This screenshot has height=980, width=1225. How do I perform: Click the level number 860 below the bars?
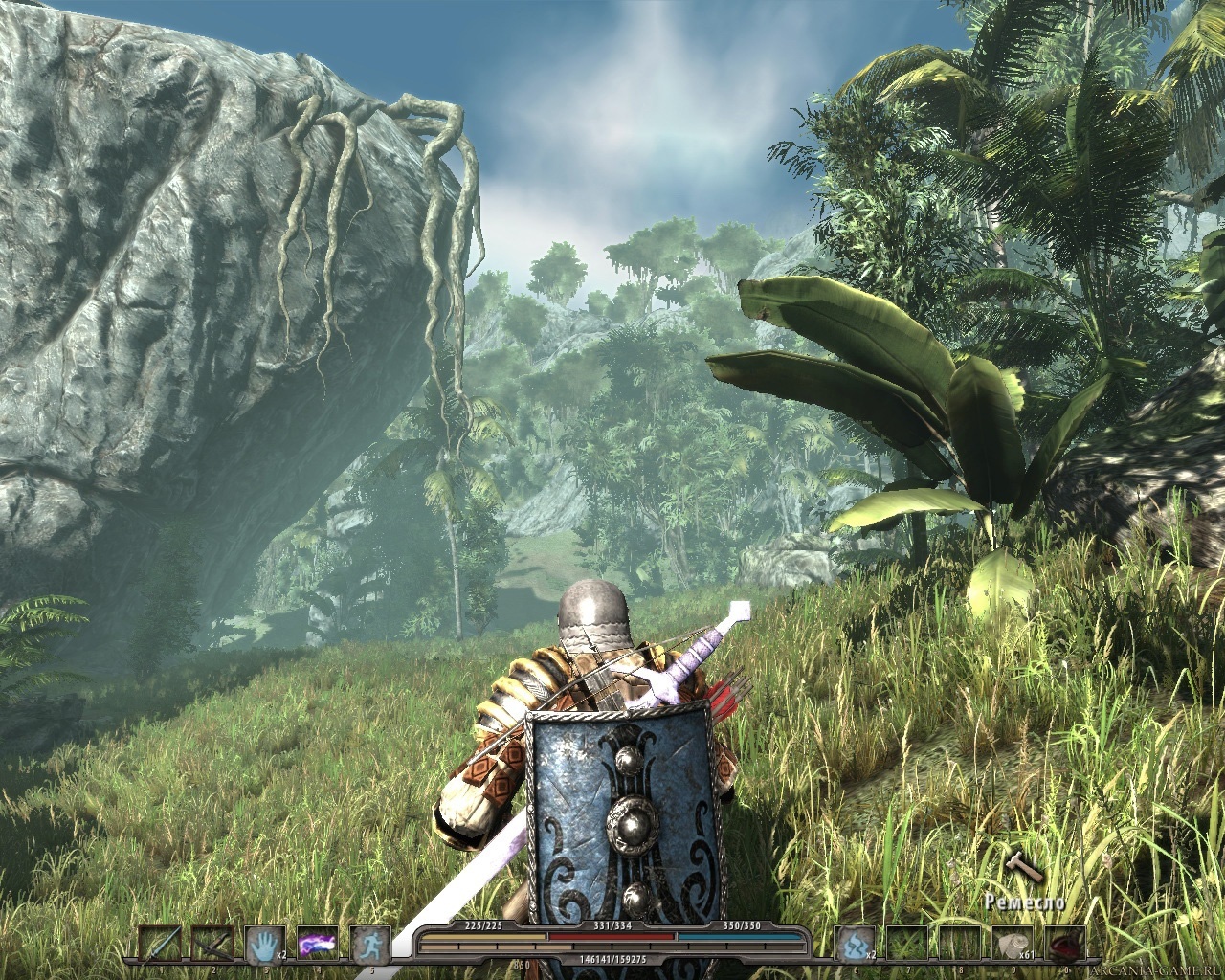[x=522, y=964]
